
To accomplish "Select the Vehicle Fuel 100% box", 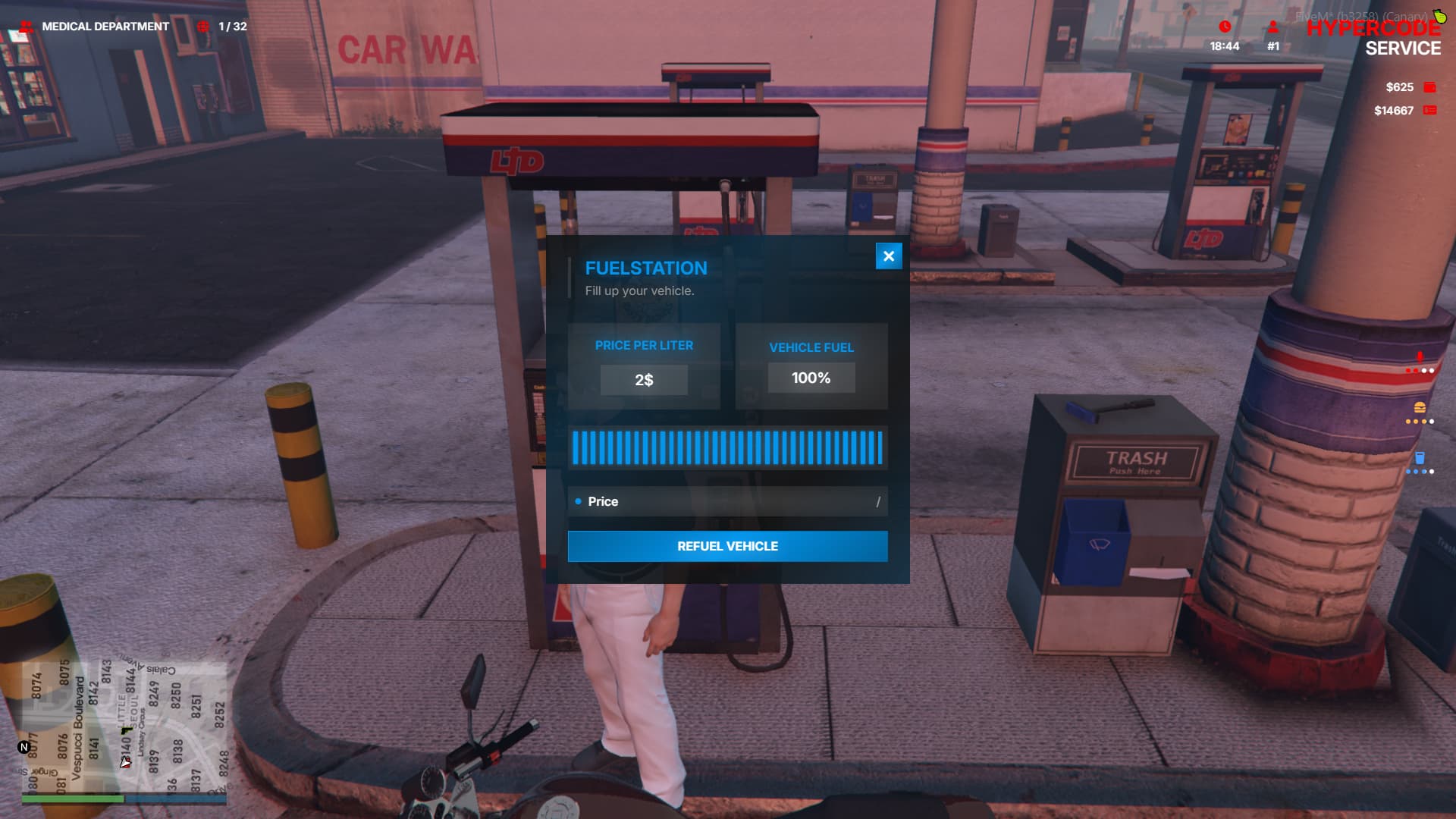I will [811, 377].
